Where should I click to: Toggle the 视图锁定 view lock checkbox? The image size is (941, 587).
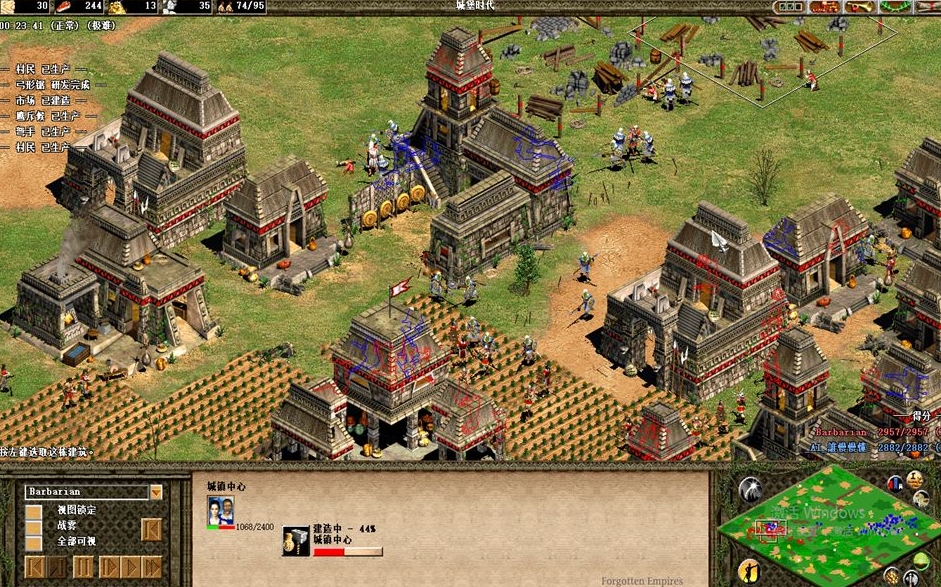34,512
